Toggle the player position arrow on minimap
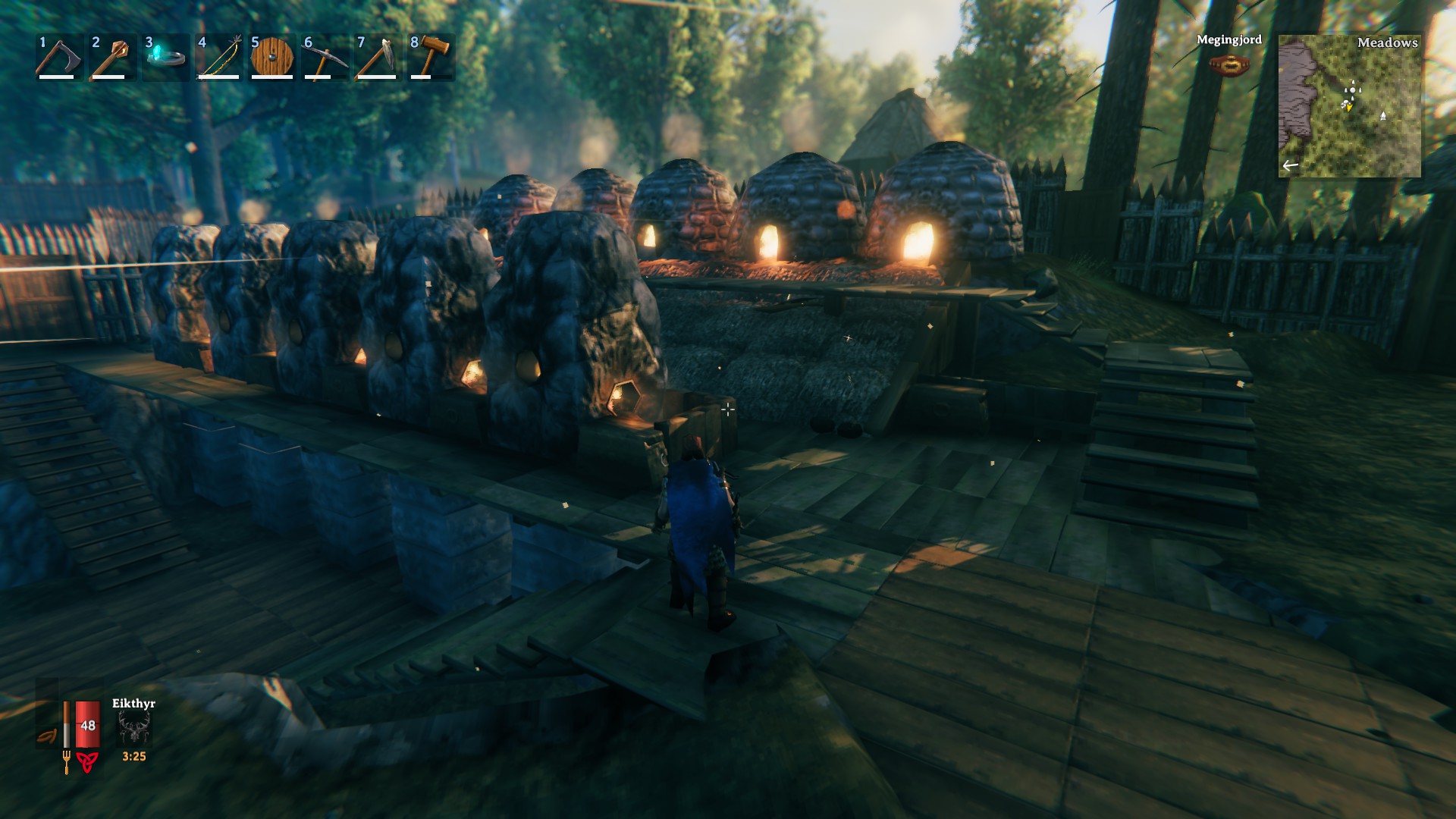Viewport: 1456px width, 819px height. [1349, 108]
